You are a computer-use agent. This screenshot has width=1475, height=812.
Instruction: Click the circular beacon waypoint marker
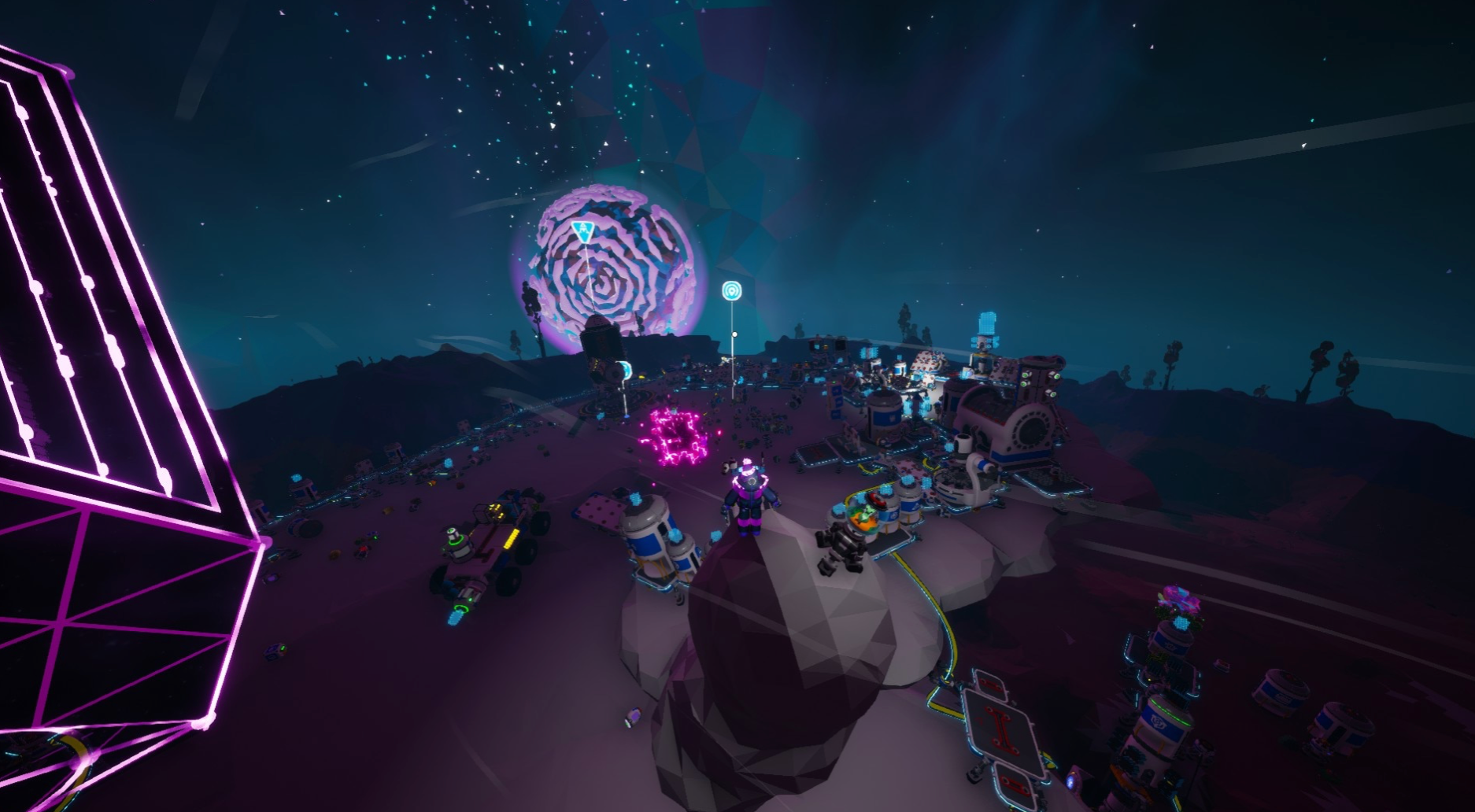pyautogui.click(x=733, y=291)
